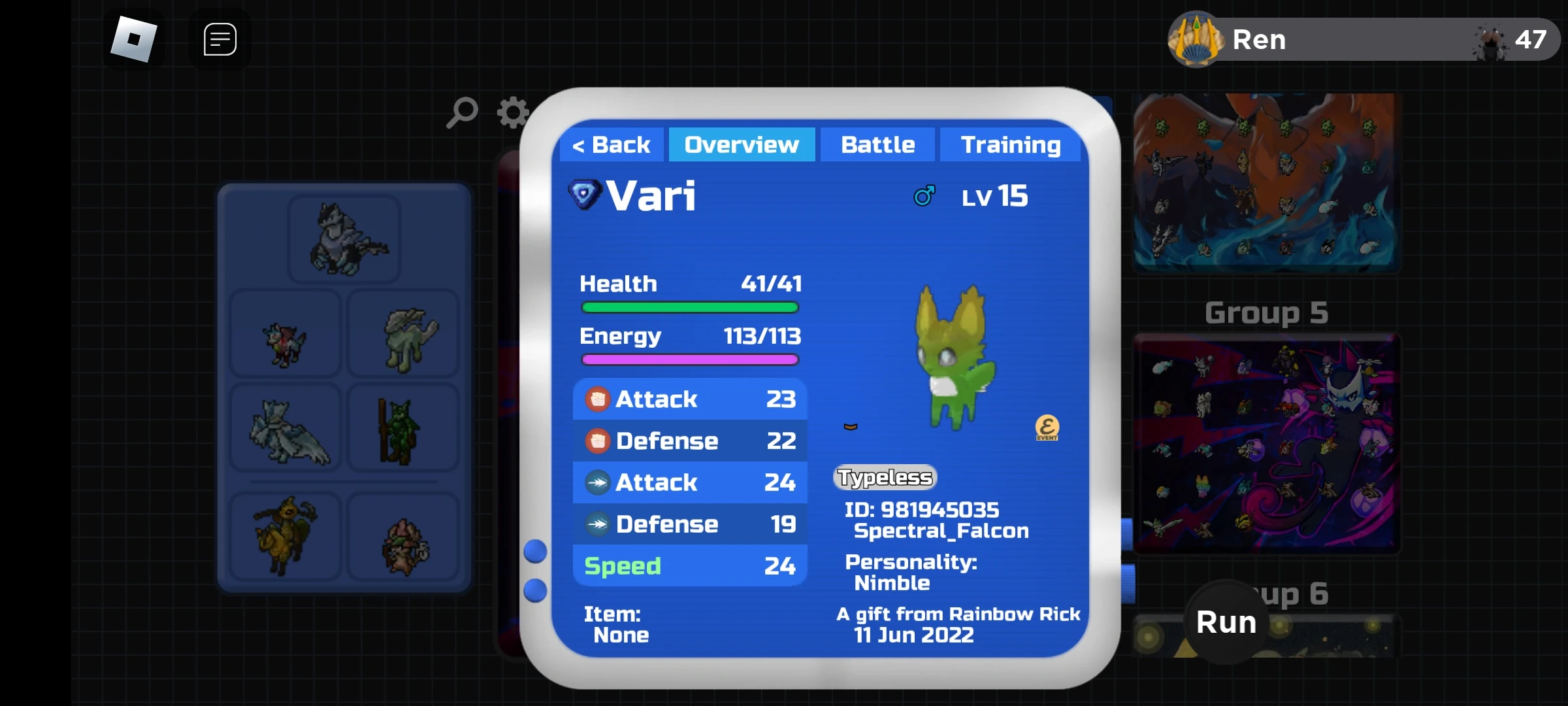
Task: Open the search magnifier icon
Action: 462,112
